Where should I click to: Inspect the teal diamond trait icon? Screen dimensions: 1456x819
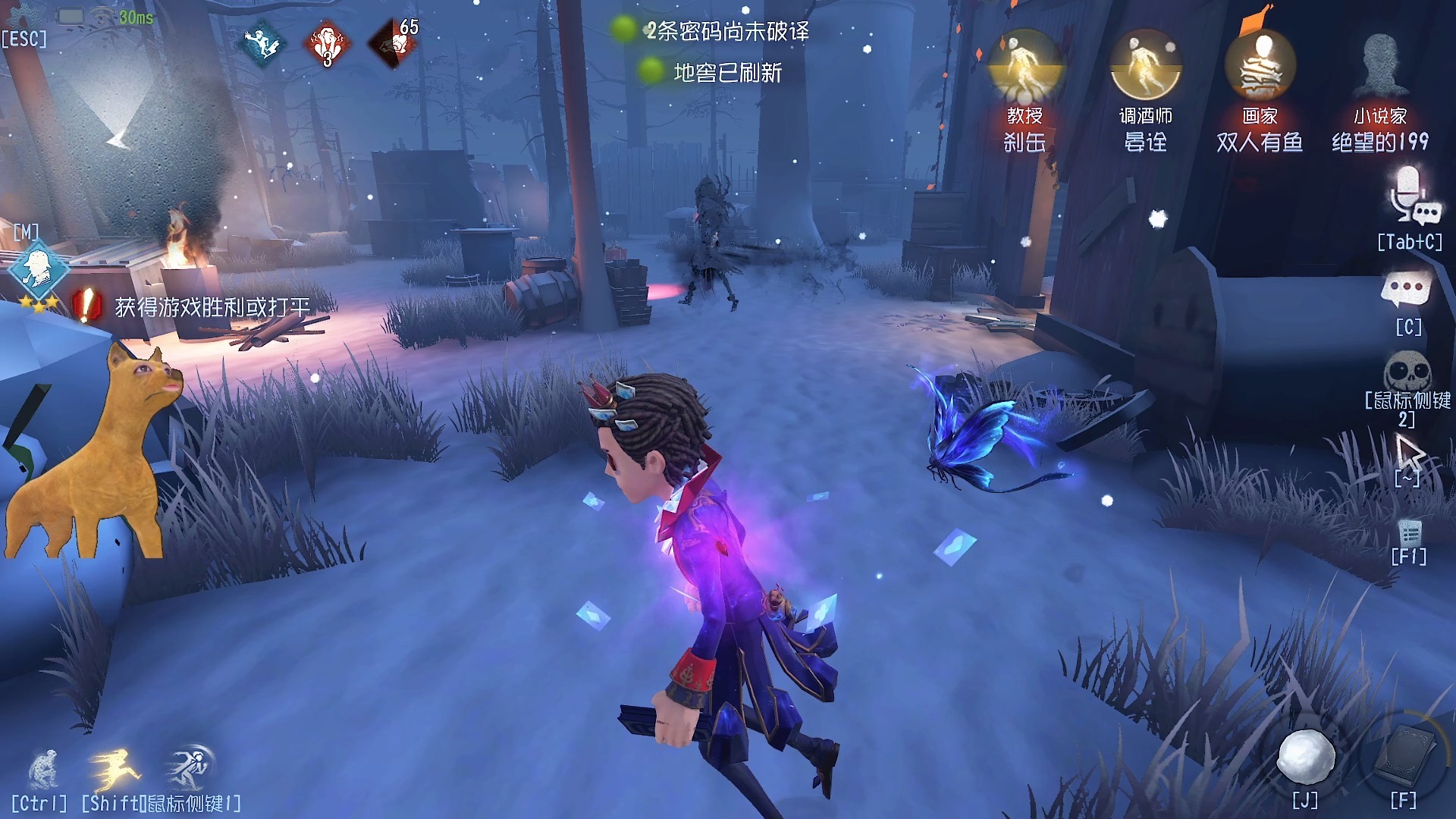[263, 44]
